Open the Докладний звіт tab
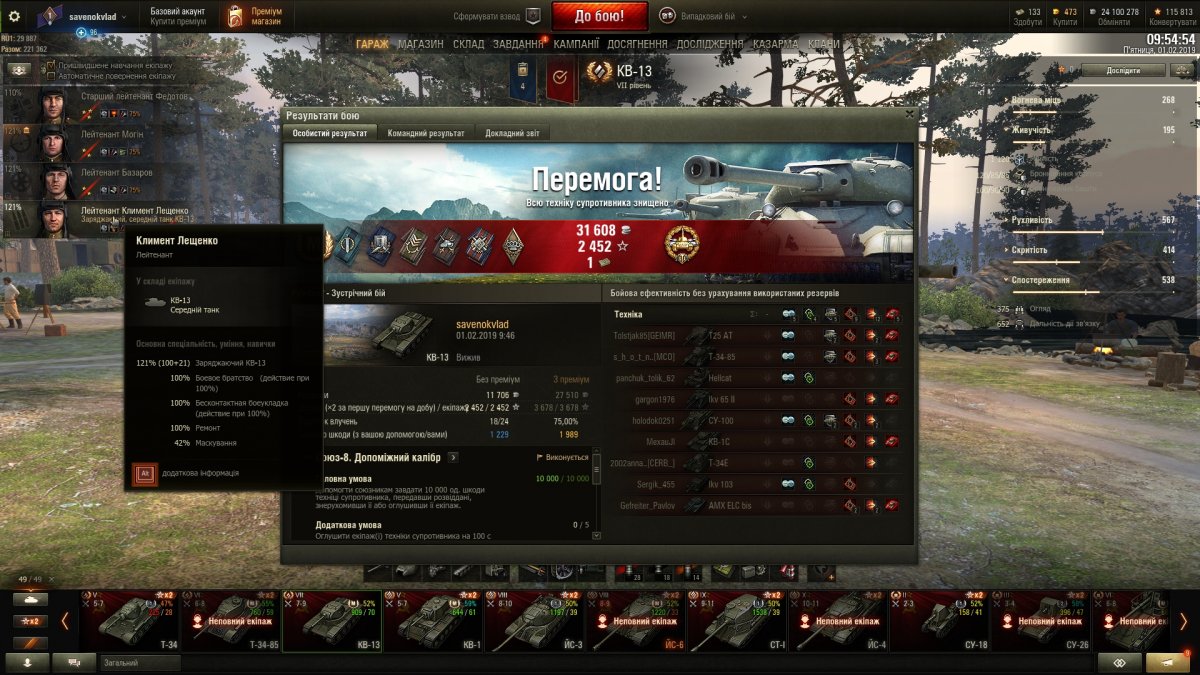This screenshot has height=675, width=1200. point(513,133)
